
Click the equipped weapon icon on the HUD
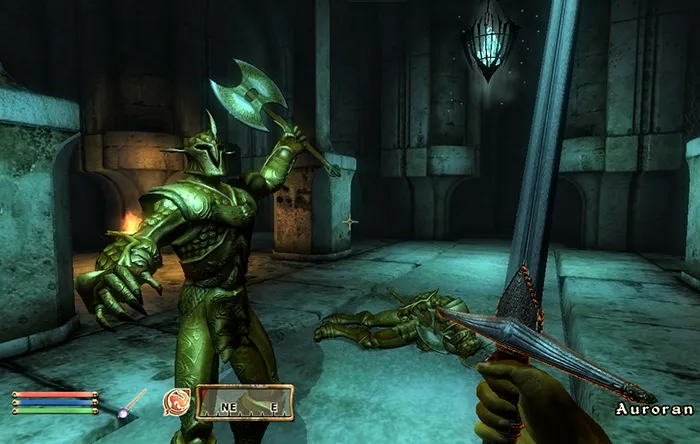point(130,402)
